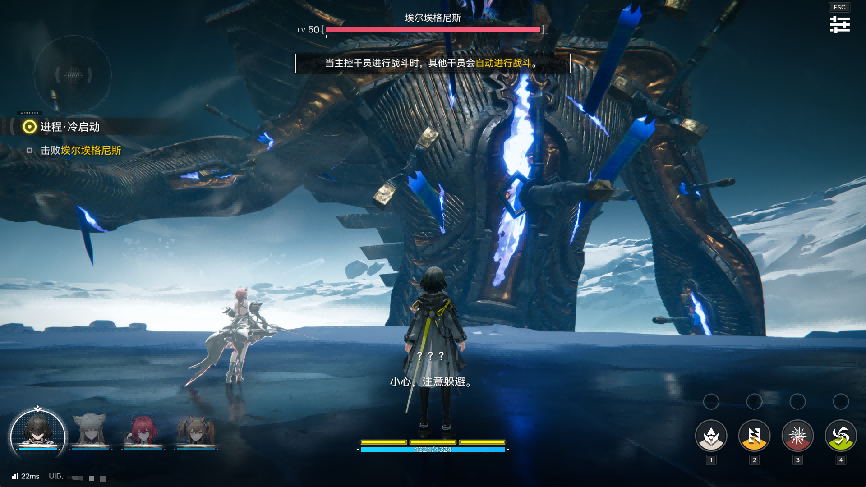Trigger the red starburst skill
This screenshot has width=866, height=487.
(798, 435)
